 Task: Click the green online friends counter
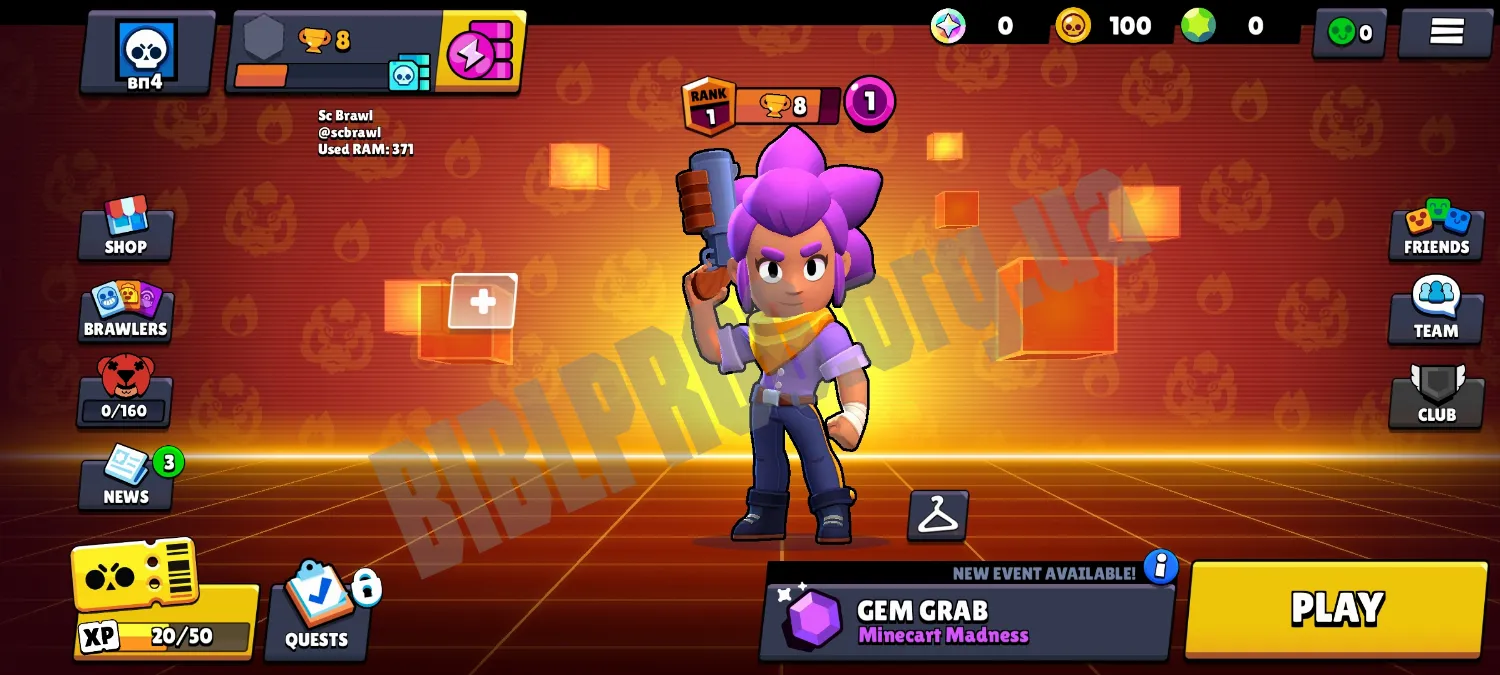(1349, 33)
